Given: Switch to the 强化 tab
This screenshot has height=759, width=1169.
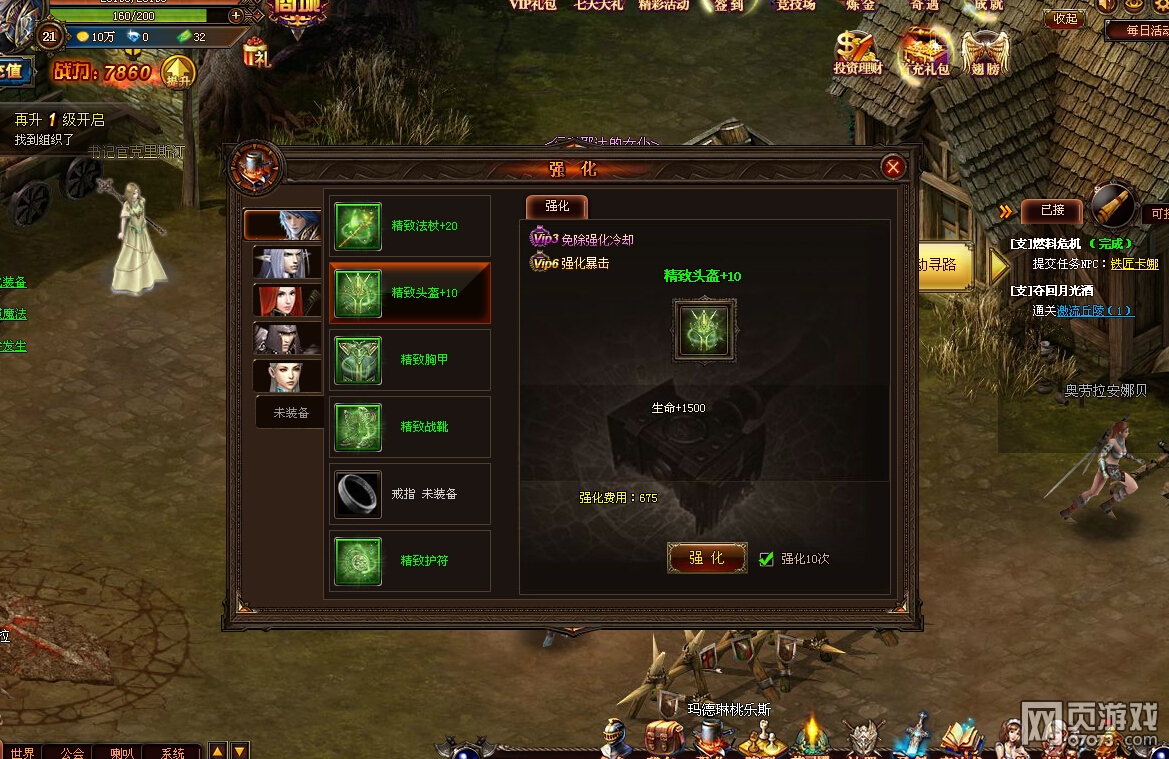Looking at the screenshot, I should pyautogui.click(x=557, y=206).
